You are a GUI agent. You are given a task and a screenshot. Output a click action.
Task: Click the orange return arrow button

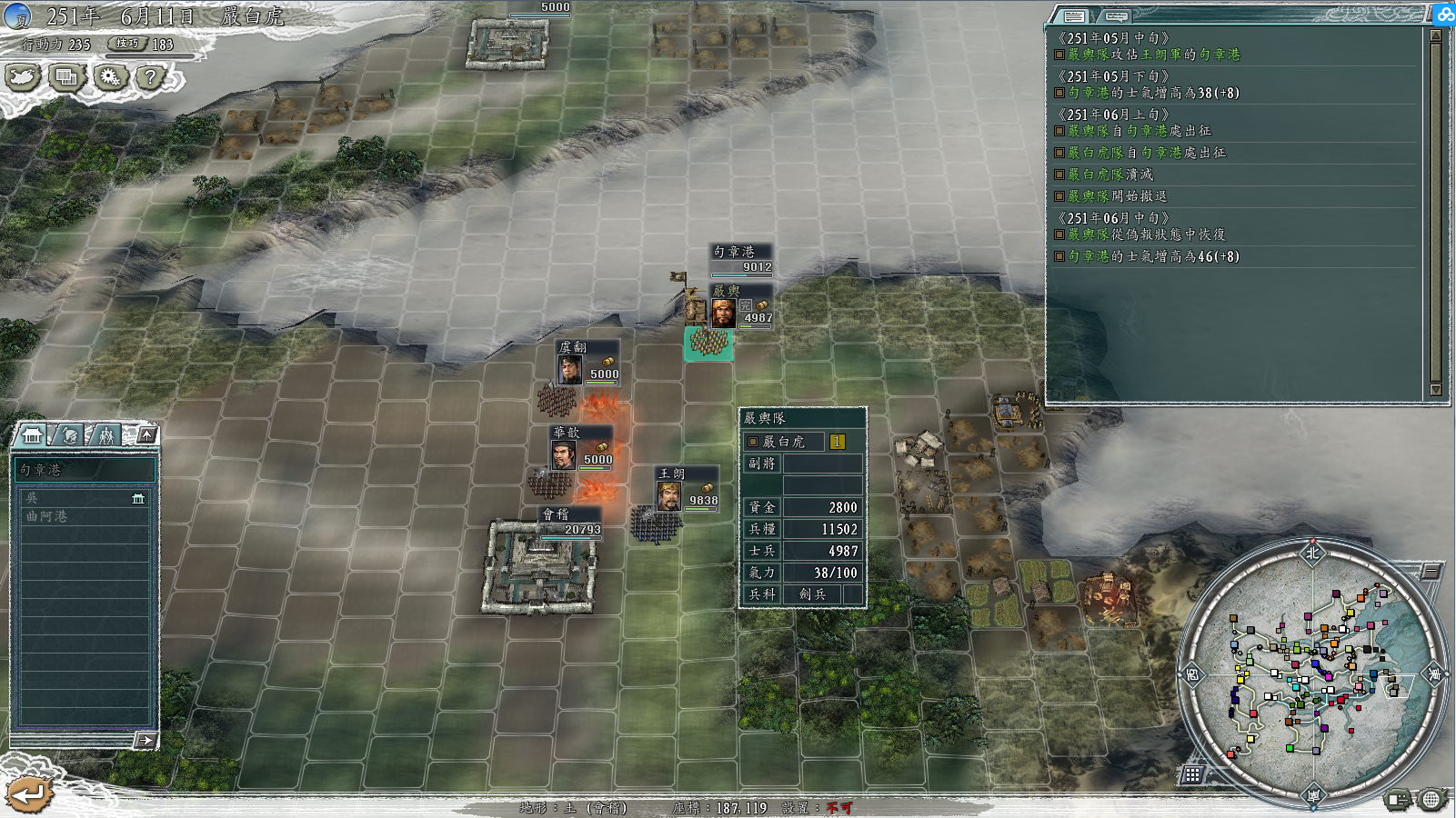pyautogui.click(x=28, y=794)
